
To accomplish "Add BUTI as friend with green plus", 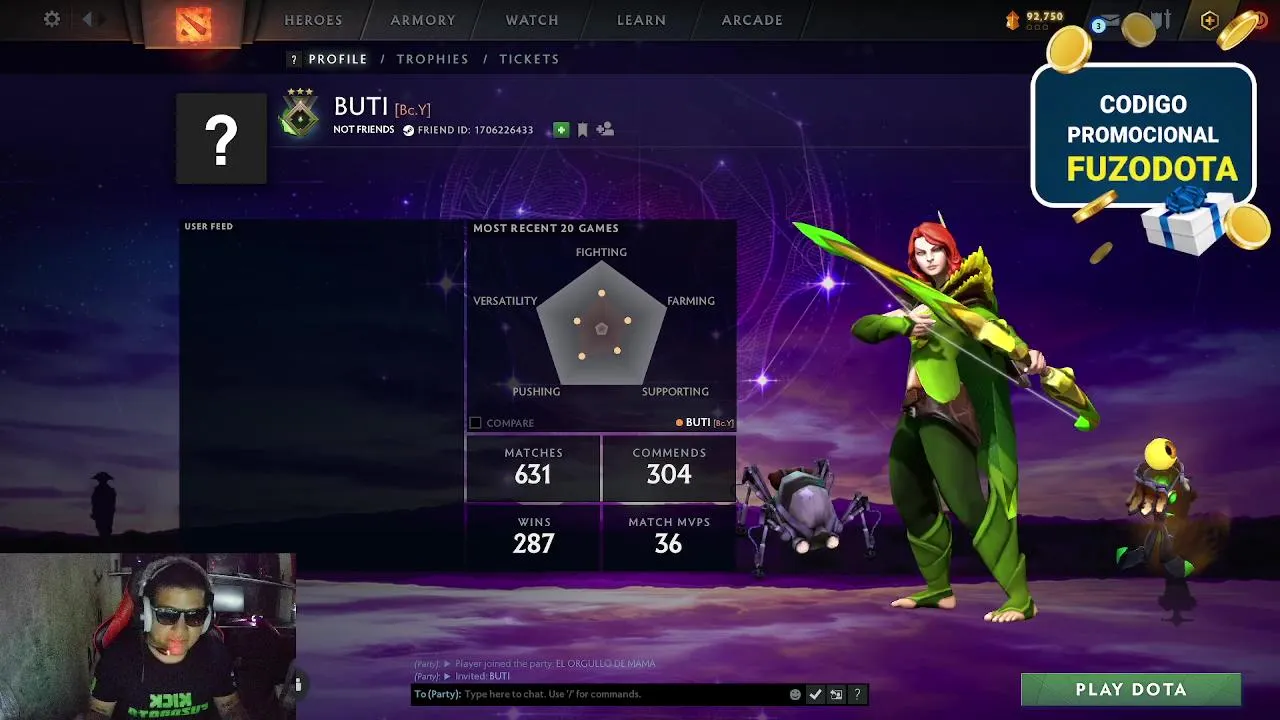I will coord(561,130).
